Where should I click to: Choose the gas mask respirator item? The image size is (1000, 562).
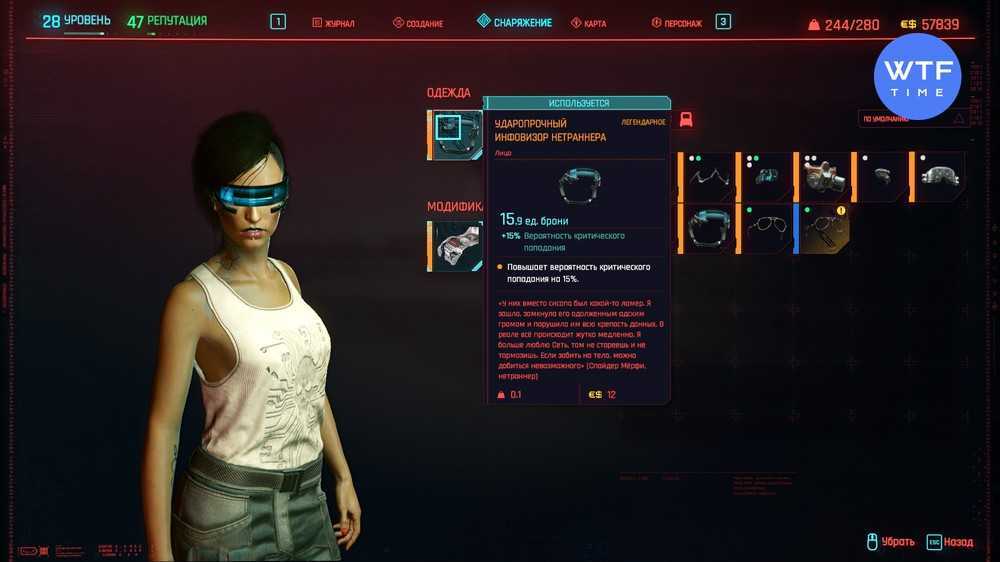click(824, 177)
